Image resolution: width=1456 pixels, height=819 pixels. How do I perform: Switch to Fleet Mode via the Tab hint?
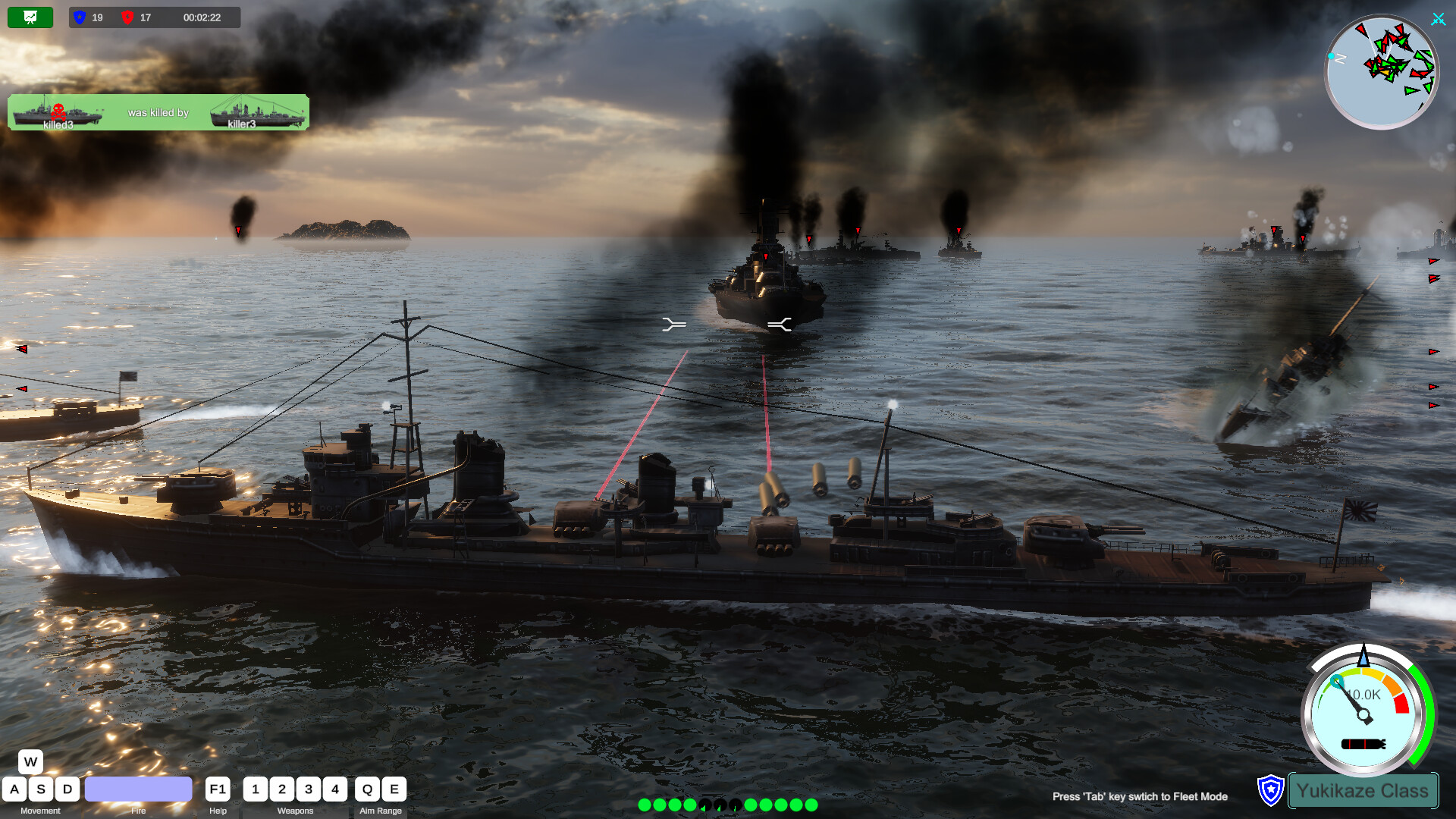[1140, 797]
